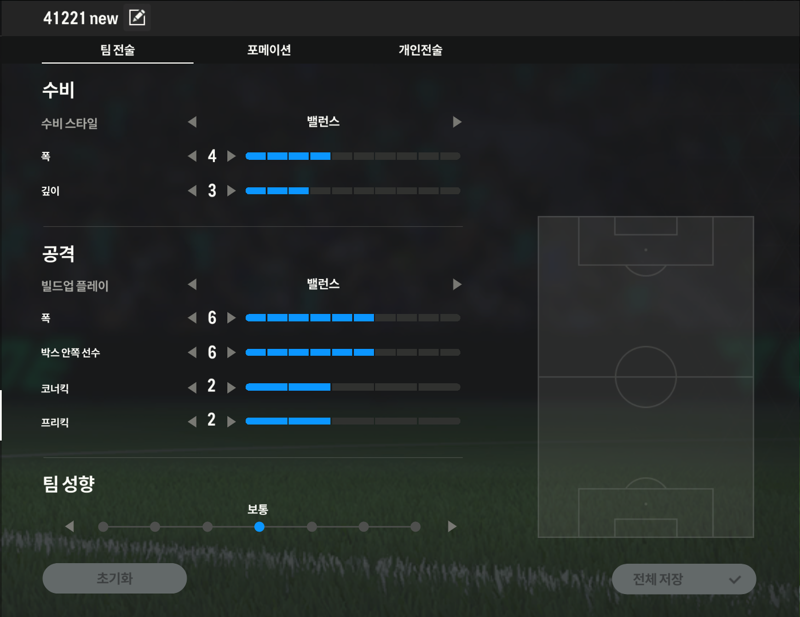Image resolution: width=800 pixels, height=617 pixels.
Task: Switch to the 포메이션 tab
Action: (x=269, y=50)
